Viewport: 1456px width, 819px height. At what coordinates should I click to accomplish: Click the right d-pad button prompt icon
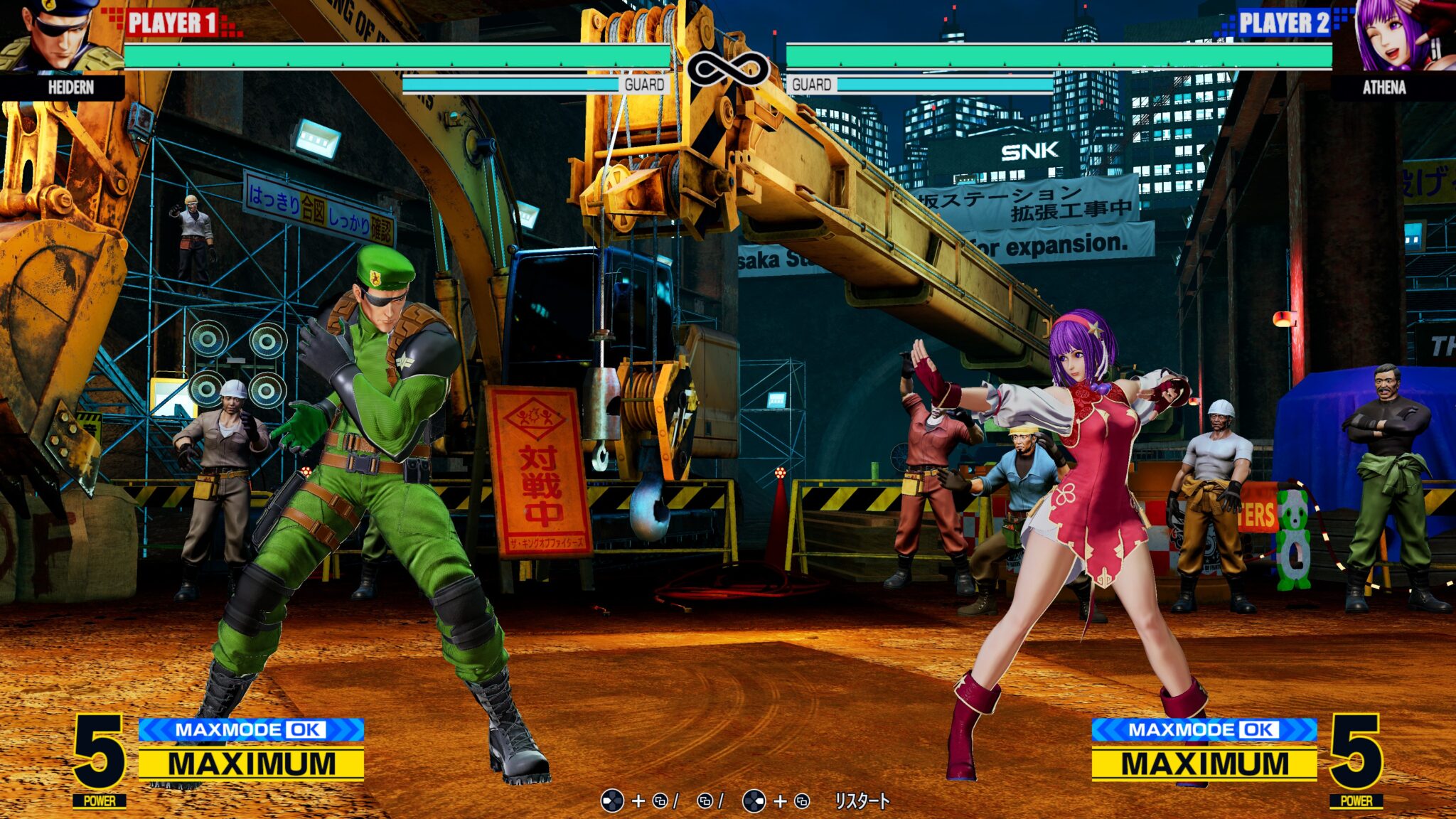pyautogui.click(x=755, y=800)
